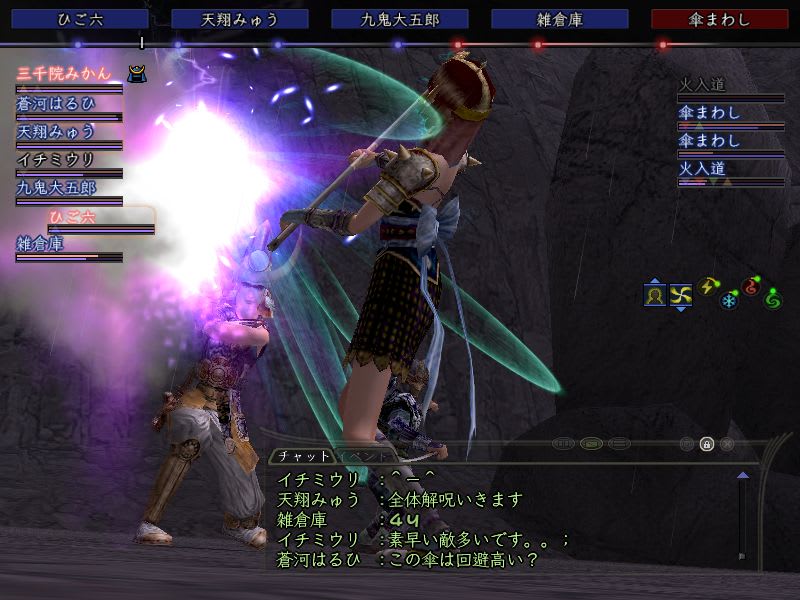800x600 pixels.
Task: Toggle the chat window lock icon
Action: [x=707, y=444]
